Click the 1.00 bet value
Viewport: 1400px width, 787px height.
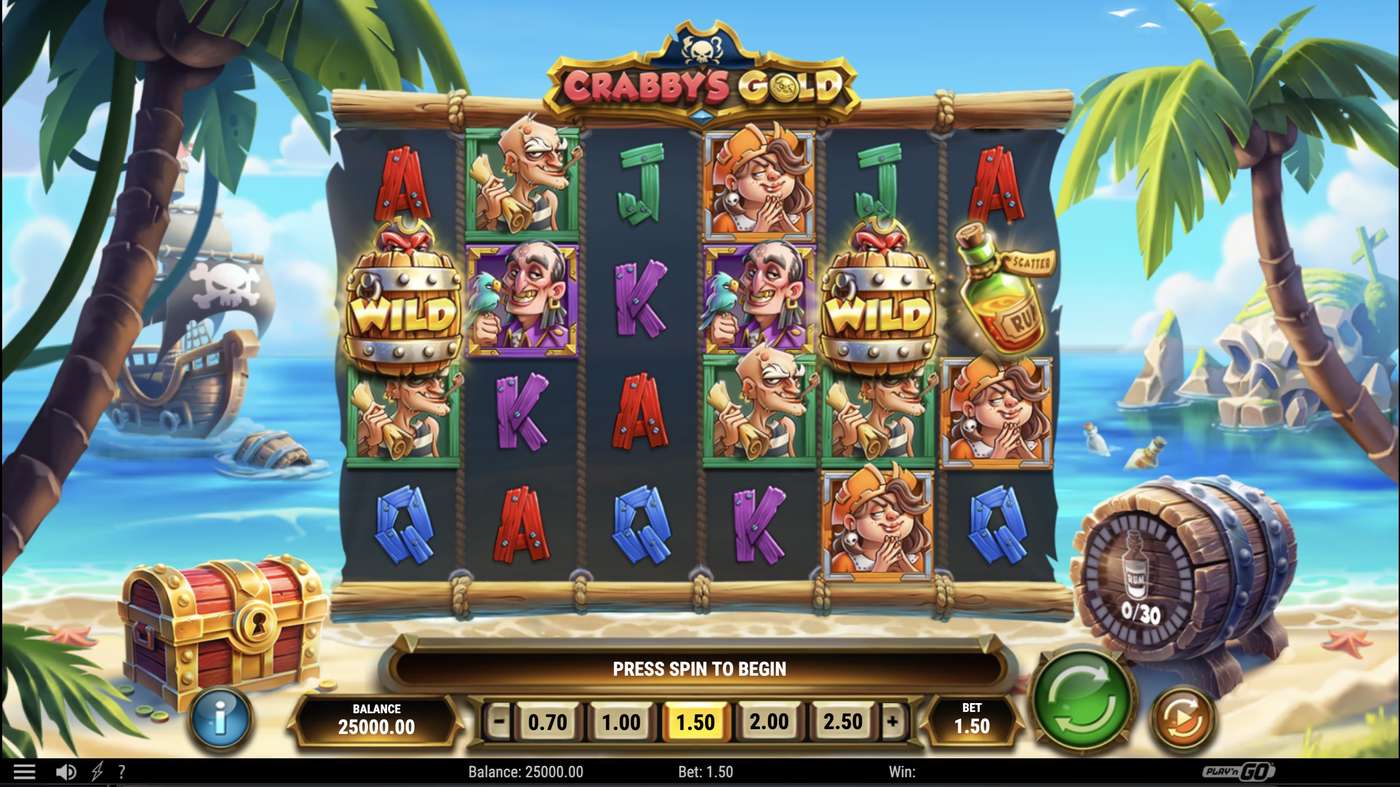coord(621,721)
